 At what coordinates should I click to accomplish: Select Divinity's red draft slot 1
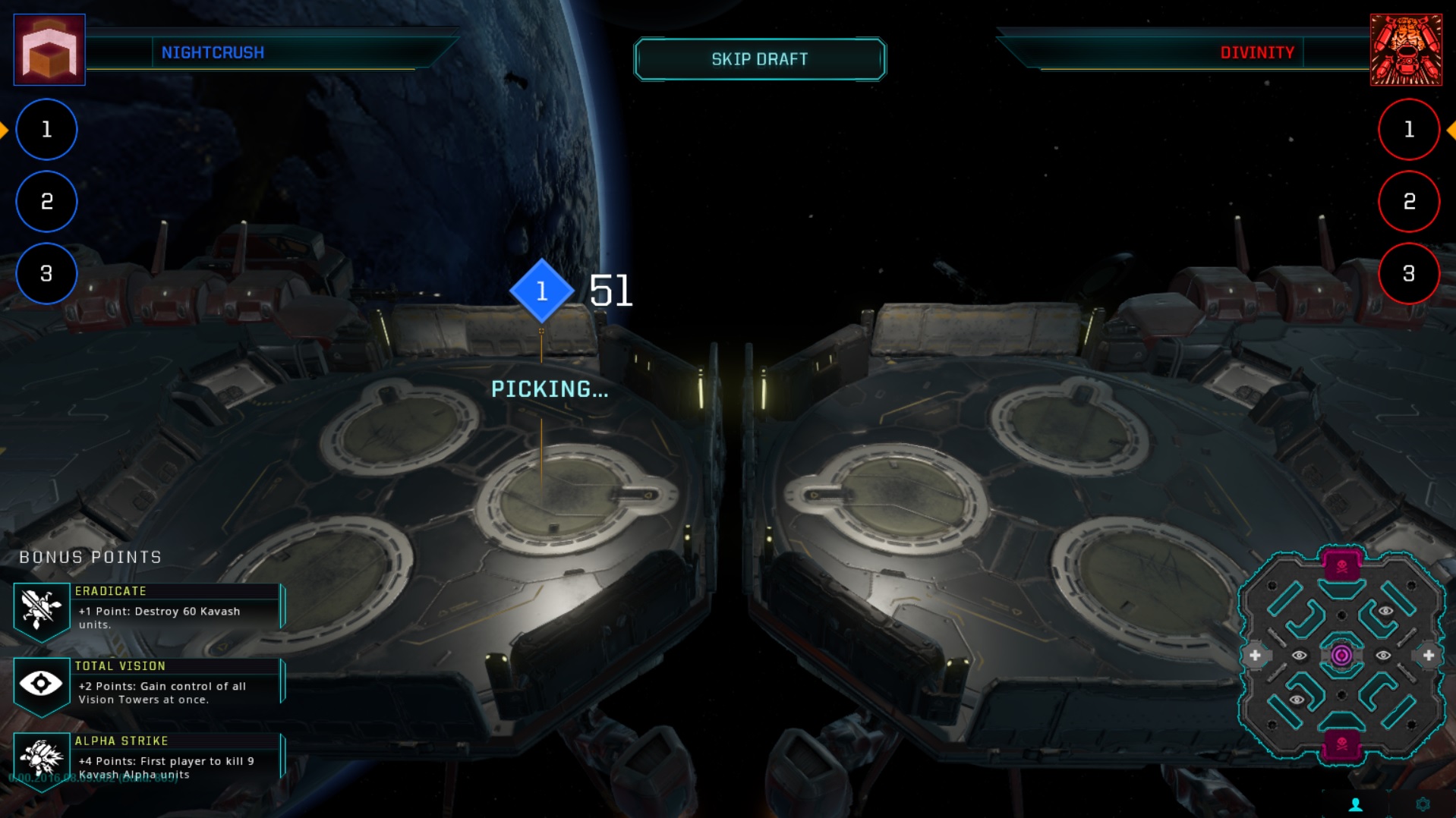pos(1408,130)
